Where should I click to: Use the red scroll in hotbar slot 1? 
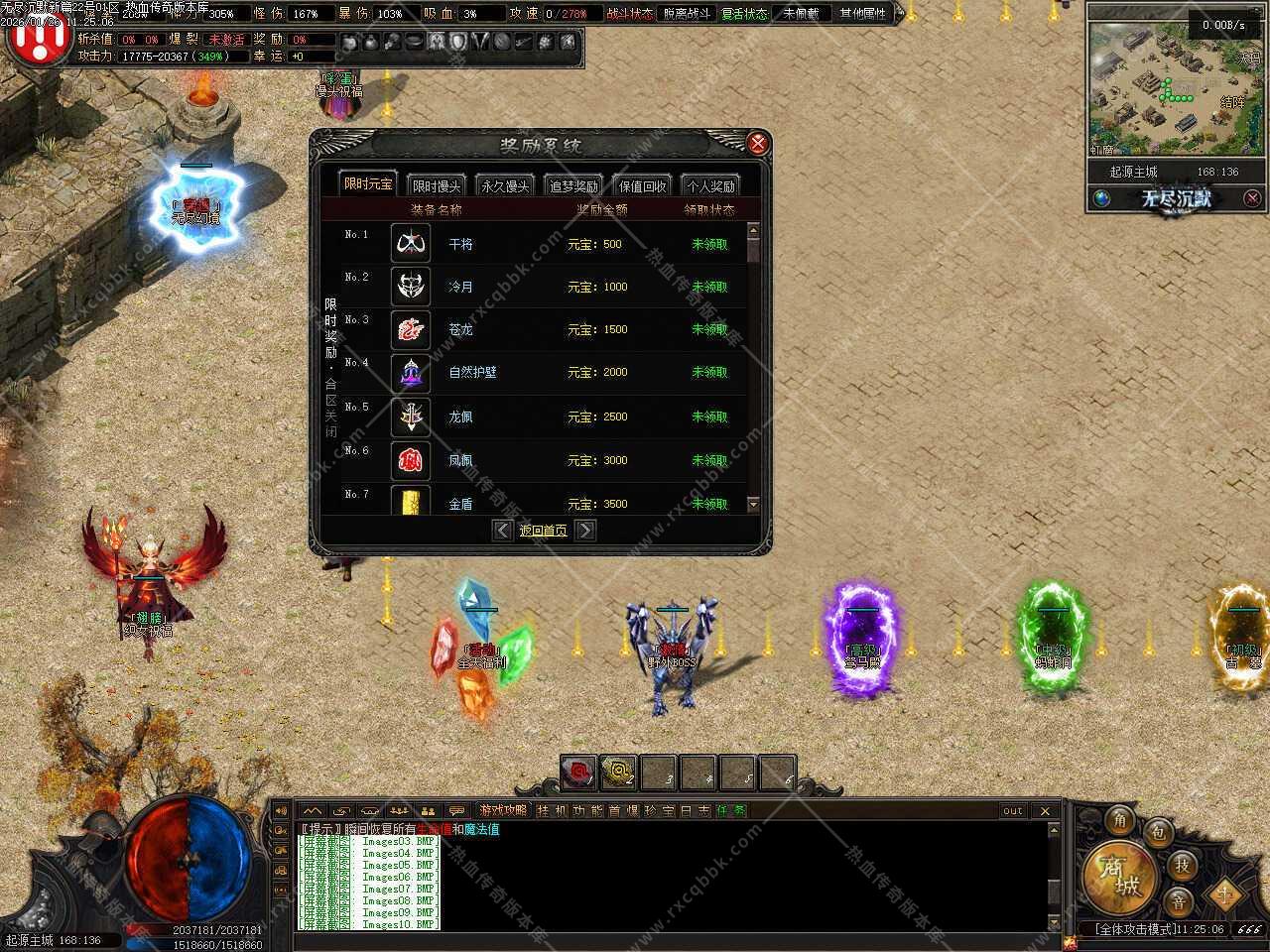tap(578, 772)
